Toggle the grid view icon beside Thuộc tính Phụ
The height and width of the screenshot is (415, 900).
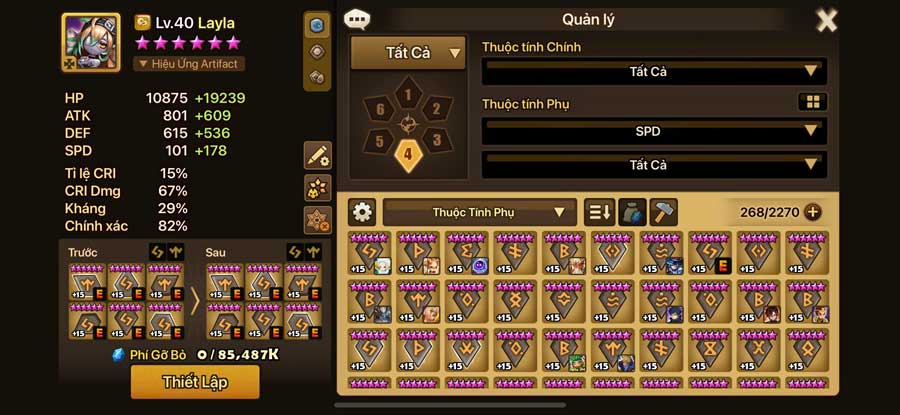[x=812, y=102]
